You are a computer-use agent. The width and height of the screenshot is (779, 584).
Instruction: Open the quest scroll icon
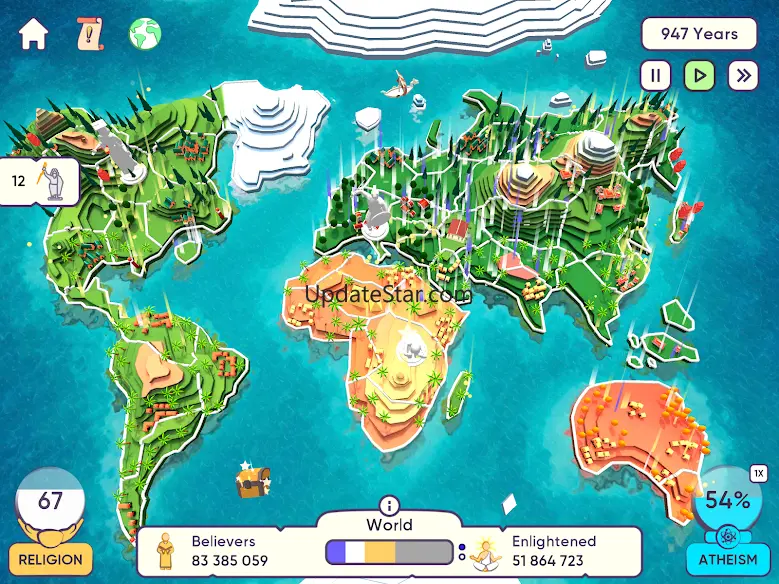click(x=90, y=35)
